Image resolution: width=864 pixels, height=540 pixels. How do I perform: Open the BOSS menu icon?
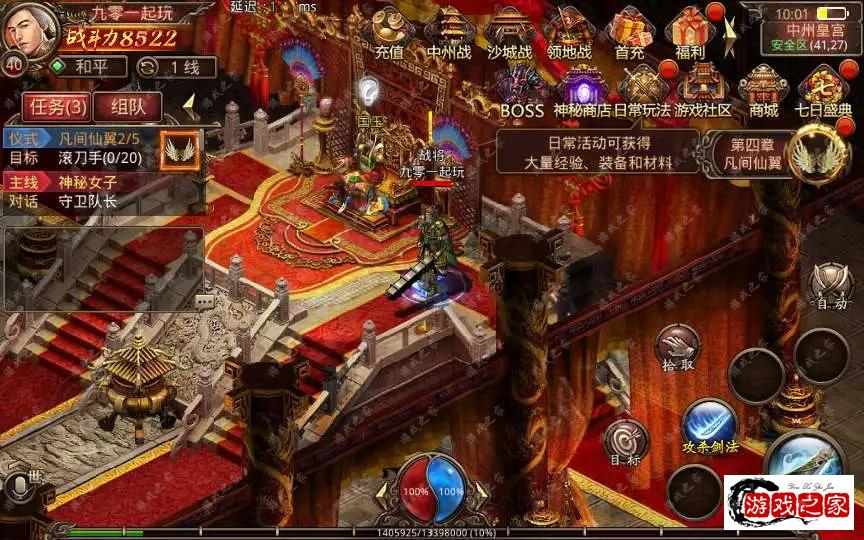pos(522,88)
